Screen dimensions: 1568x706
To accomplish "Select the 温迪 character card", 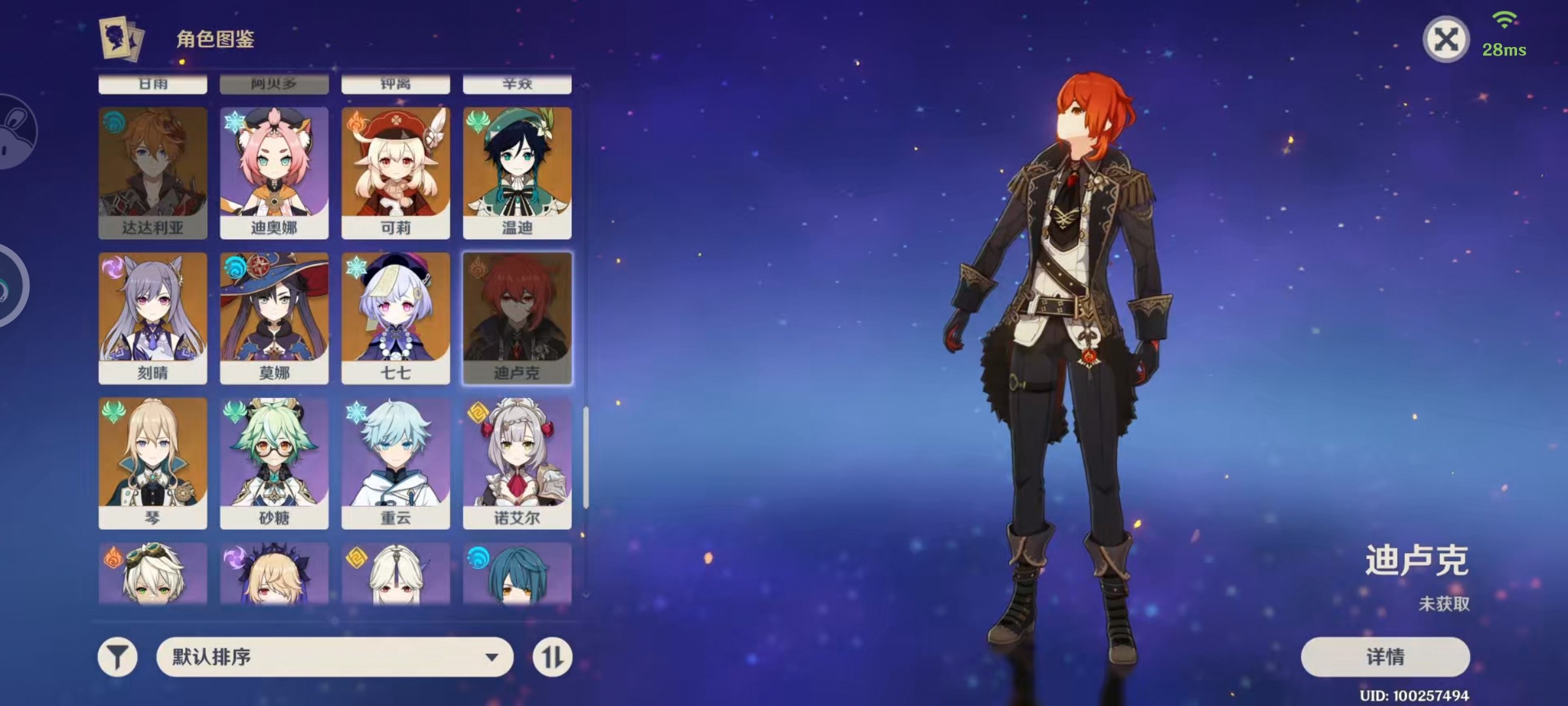I will 517,173.
